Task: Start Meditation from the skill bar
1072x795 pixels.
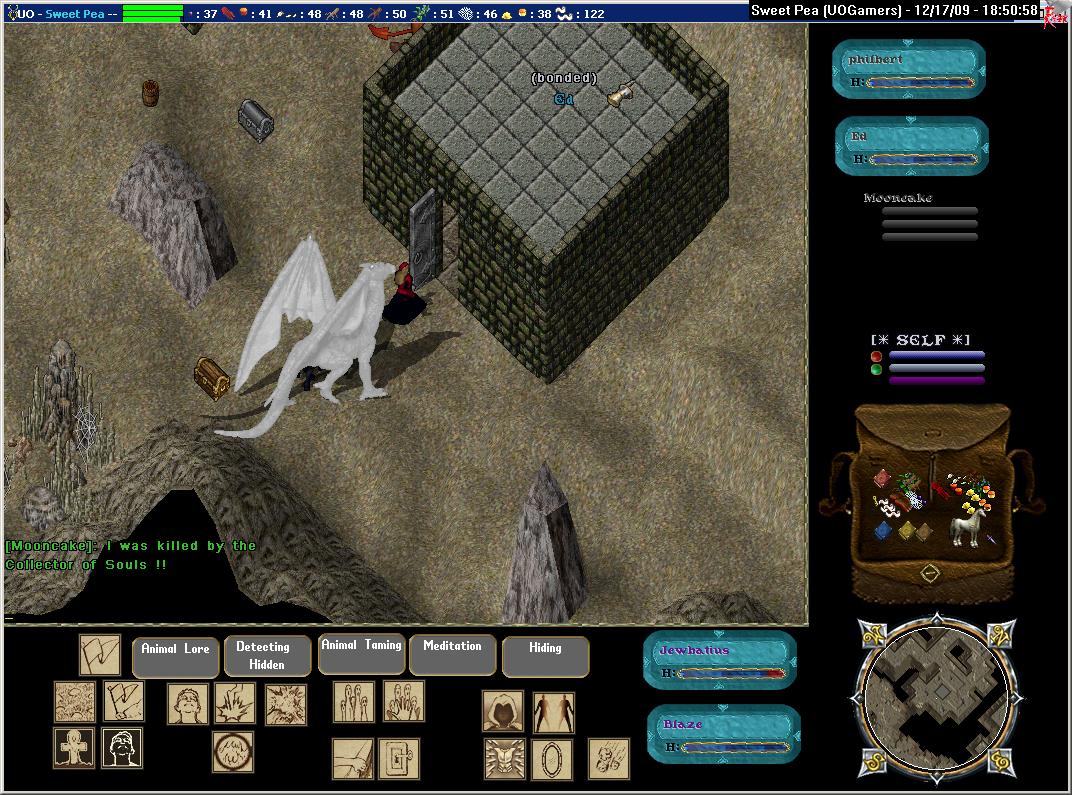Action: click(x=452, y=654)
